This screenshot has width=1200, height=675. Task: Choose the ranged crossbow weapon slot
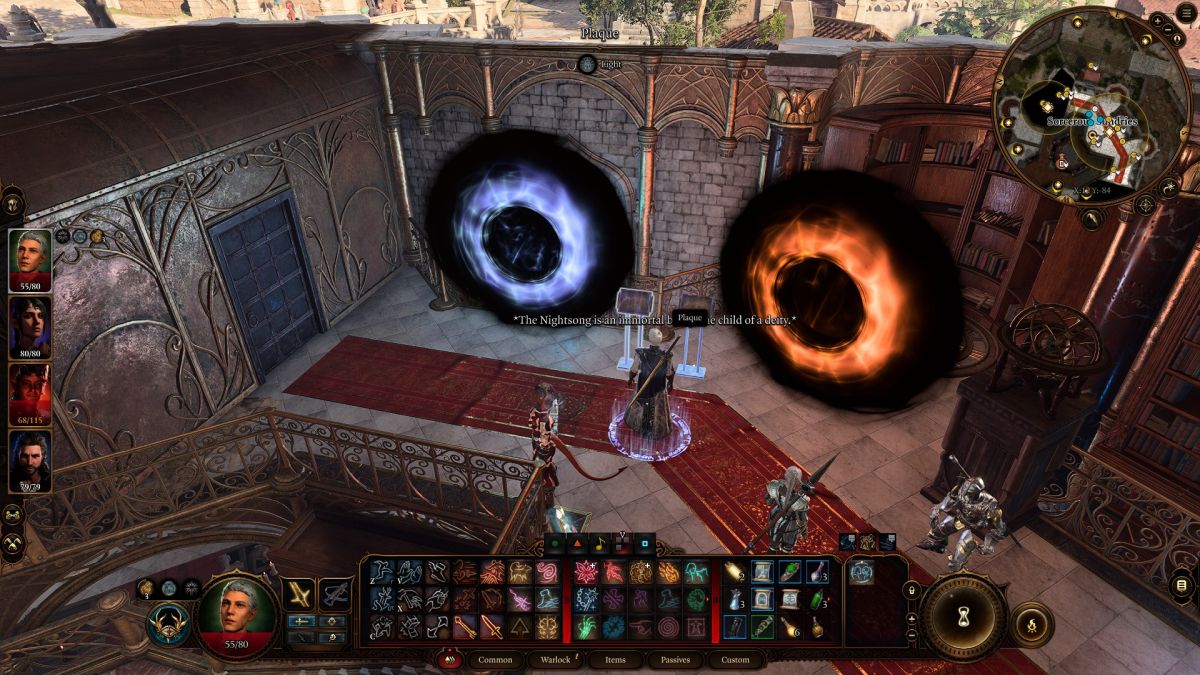[335, 596]
